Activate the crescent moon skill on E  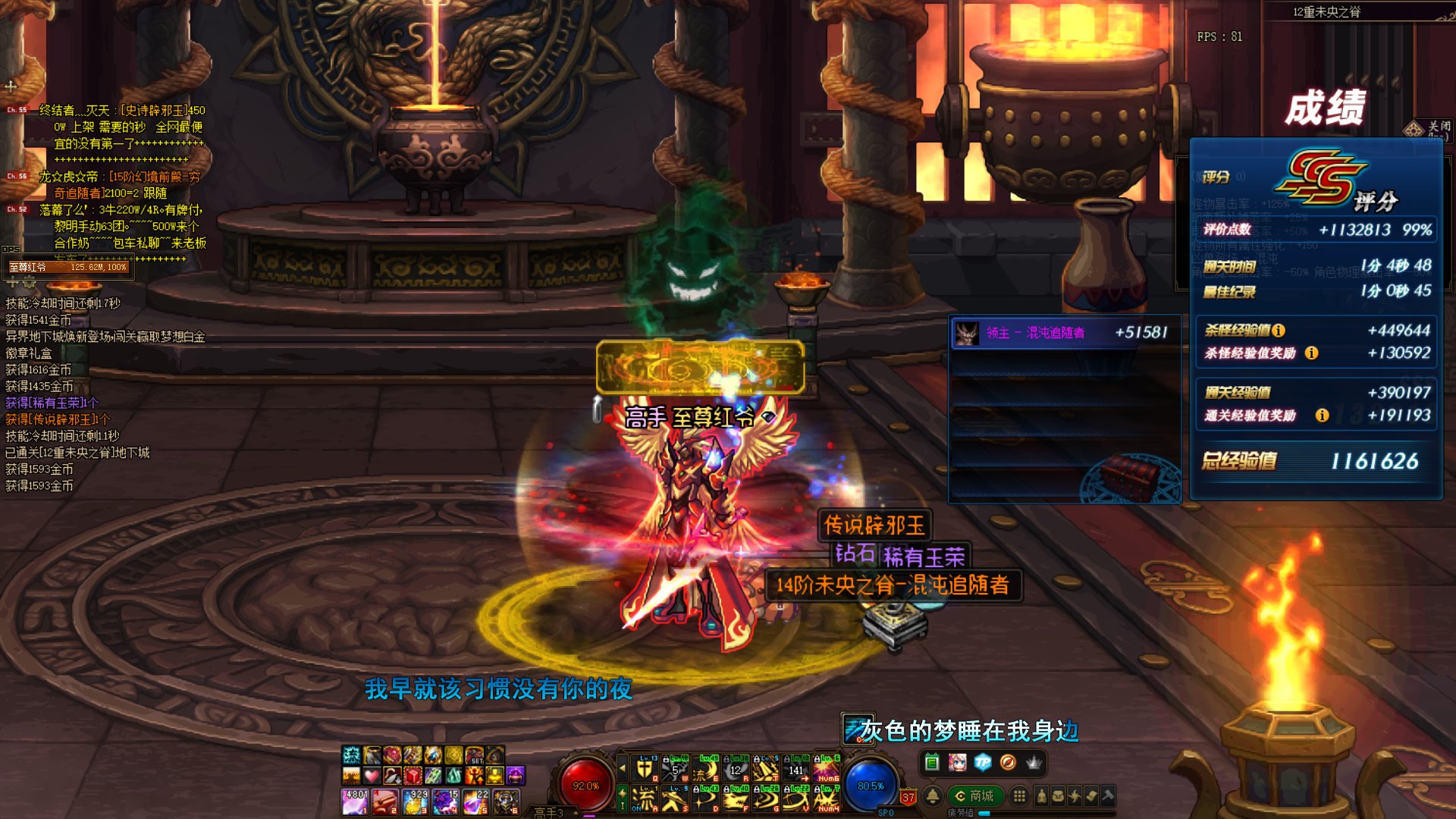pyautogui.click(x=705, y=769)
